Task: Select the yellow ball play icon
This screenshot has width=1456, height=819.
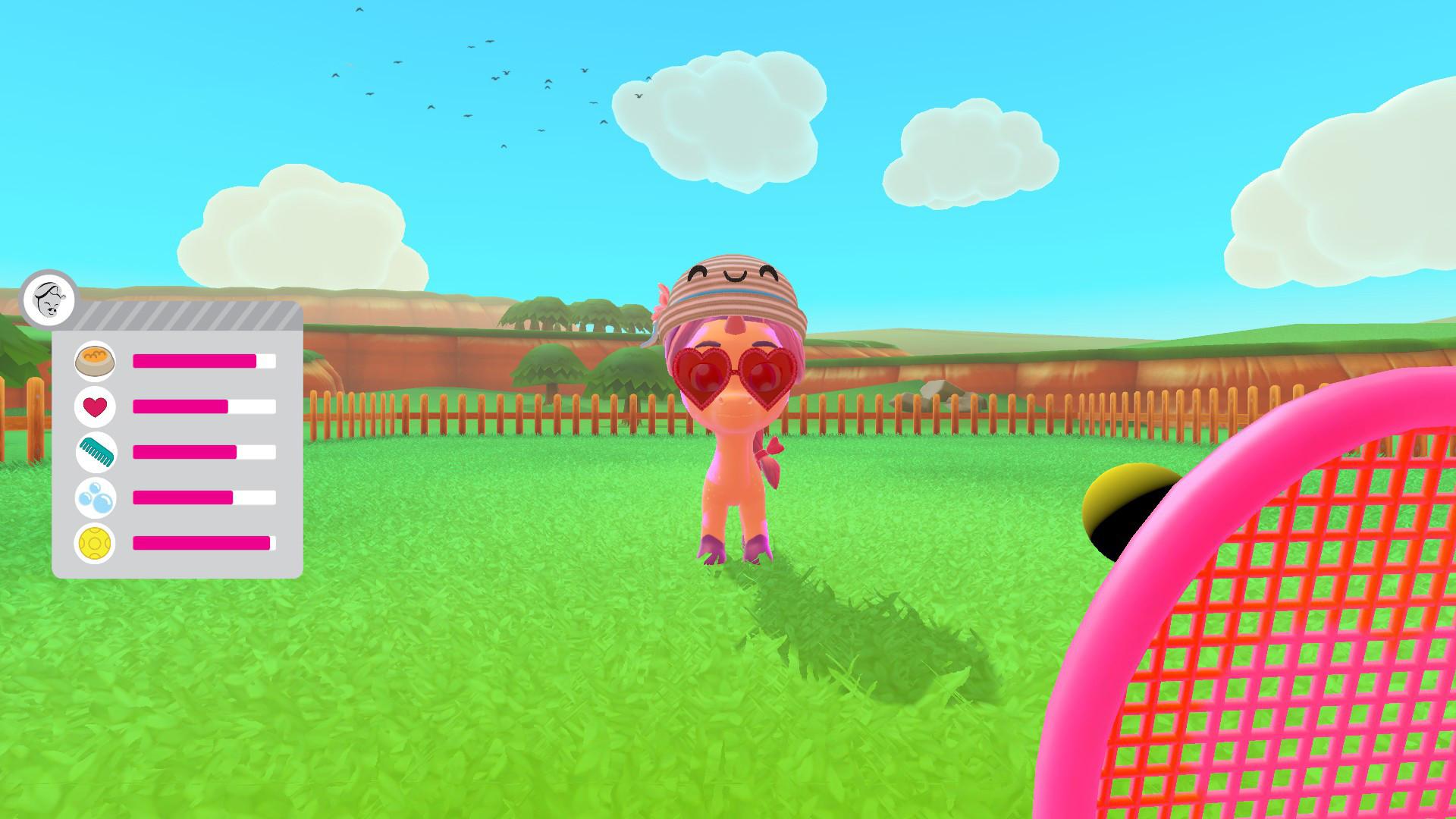Action: pos(97,544)
